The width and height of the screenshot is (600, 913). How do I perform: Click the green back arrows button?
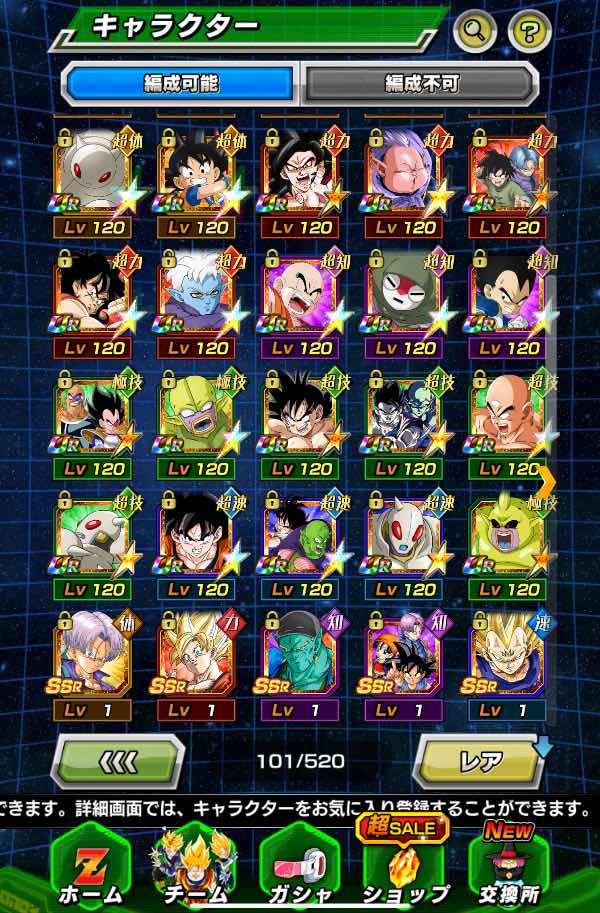117,762
